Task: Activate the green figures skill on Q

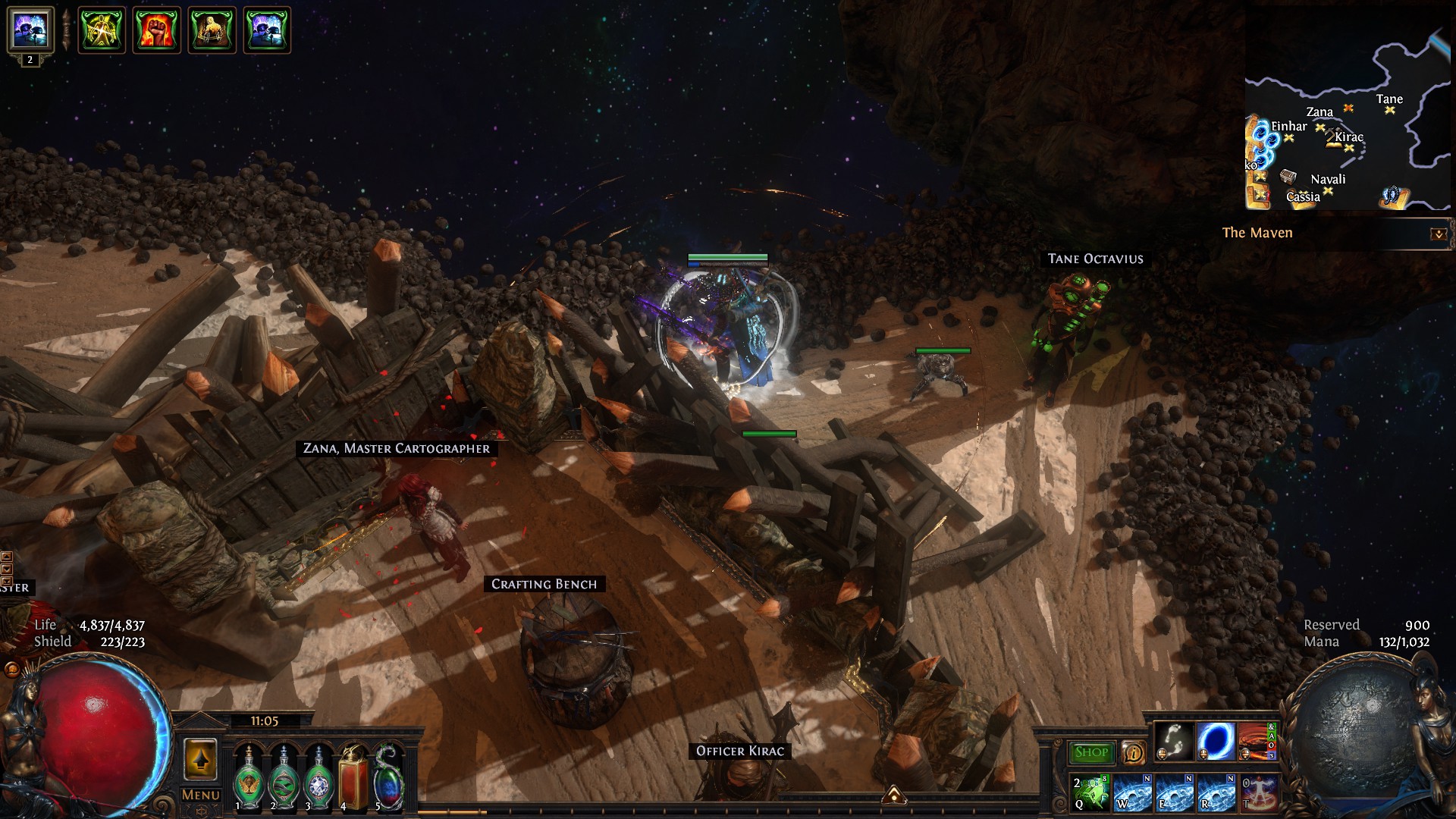Action: 1091,792
